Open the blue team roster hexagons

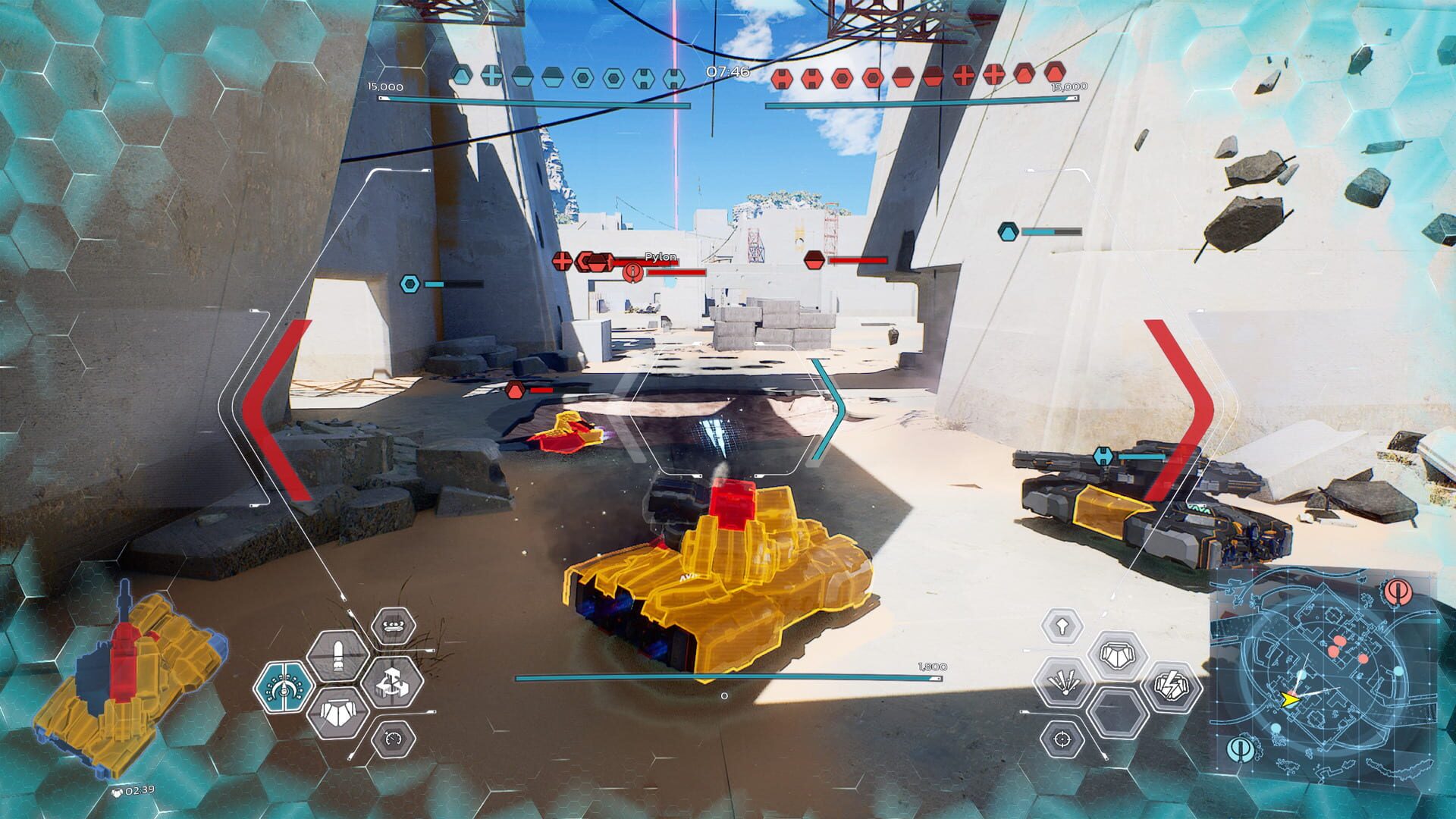pyautogui.click(x=569, y=76)
